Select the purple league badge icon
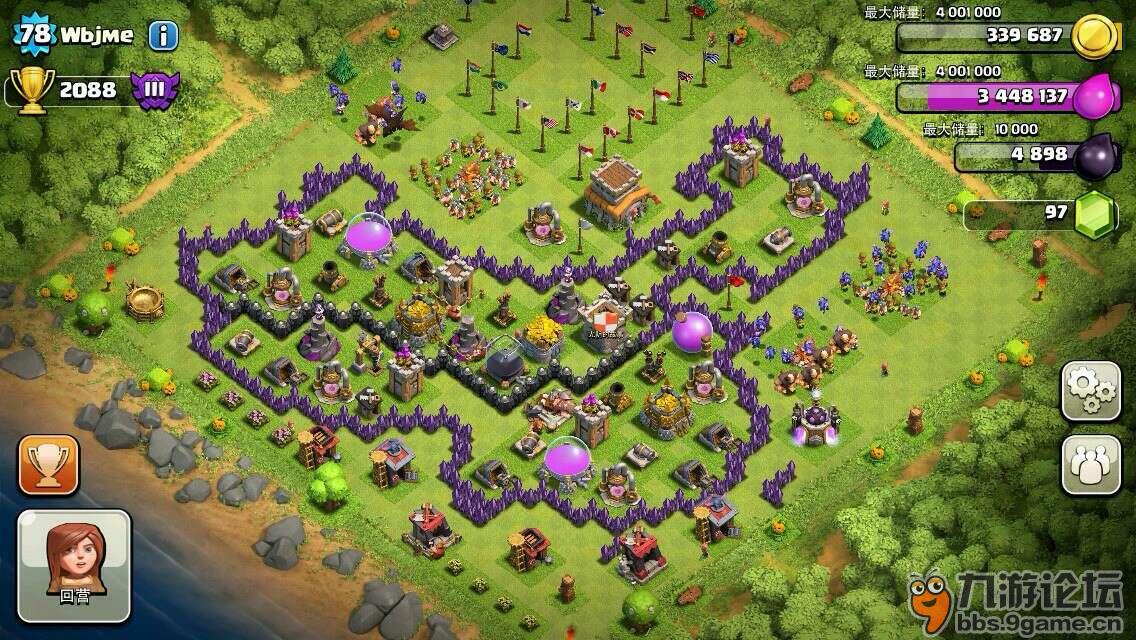This screenshot has width=1136, height=640. [x=155, y=89]
